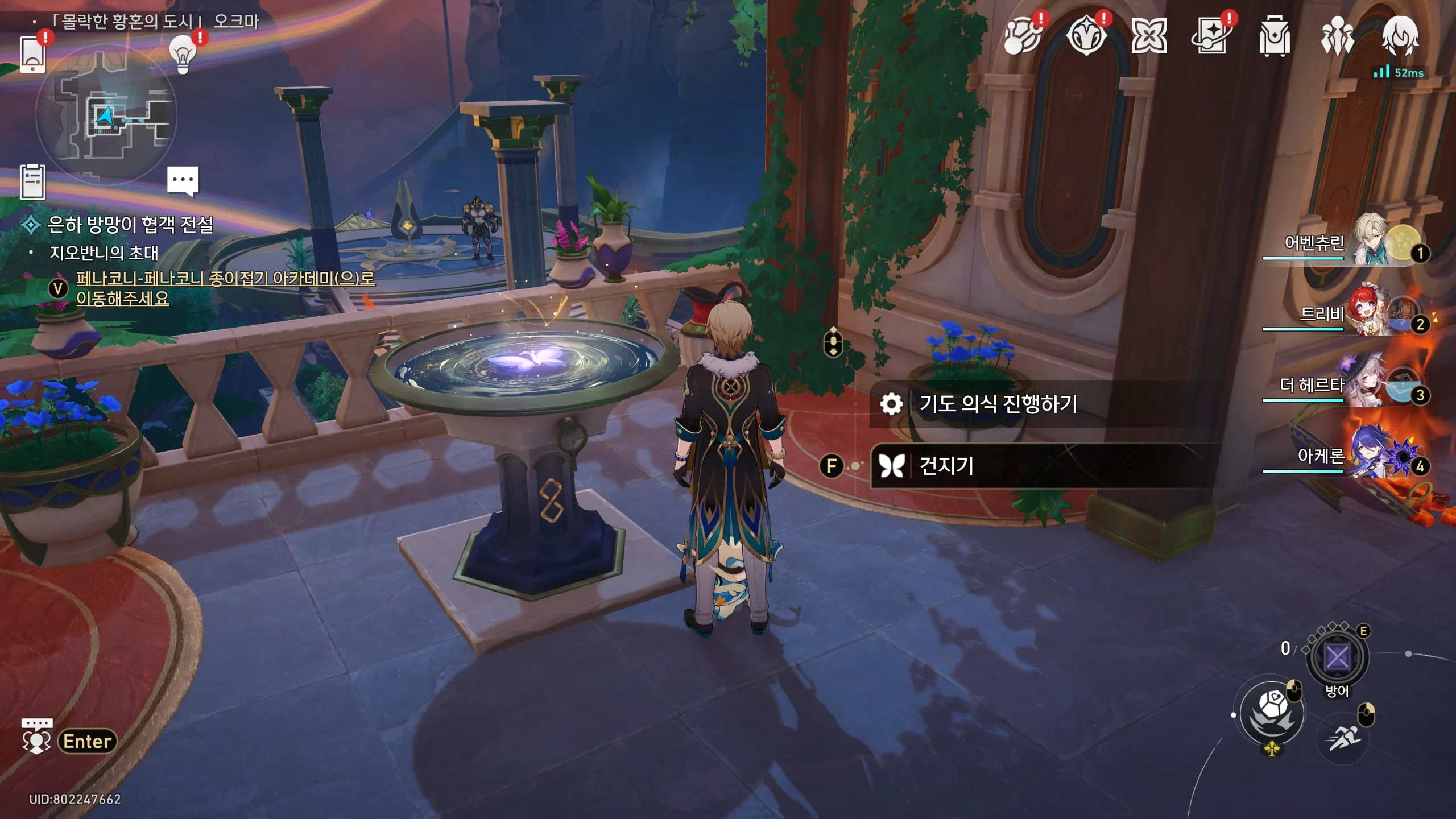Open the chat speech bubble
This screenshot has width=1456, height=819.
183,181
